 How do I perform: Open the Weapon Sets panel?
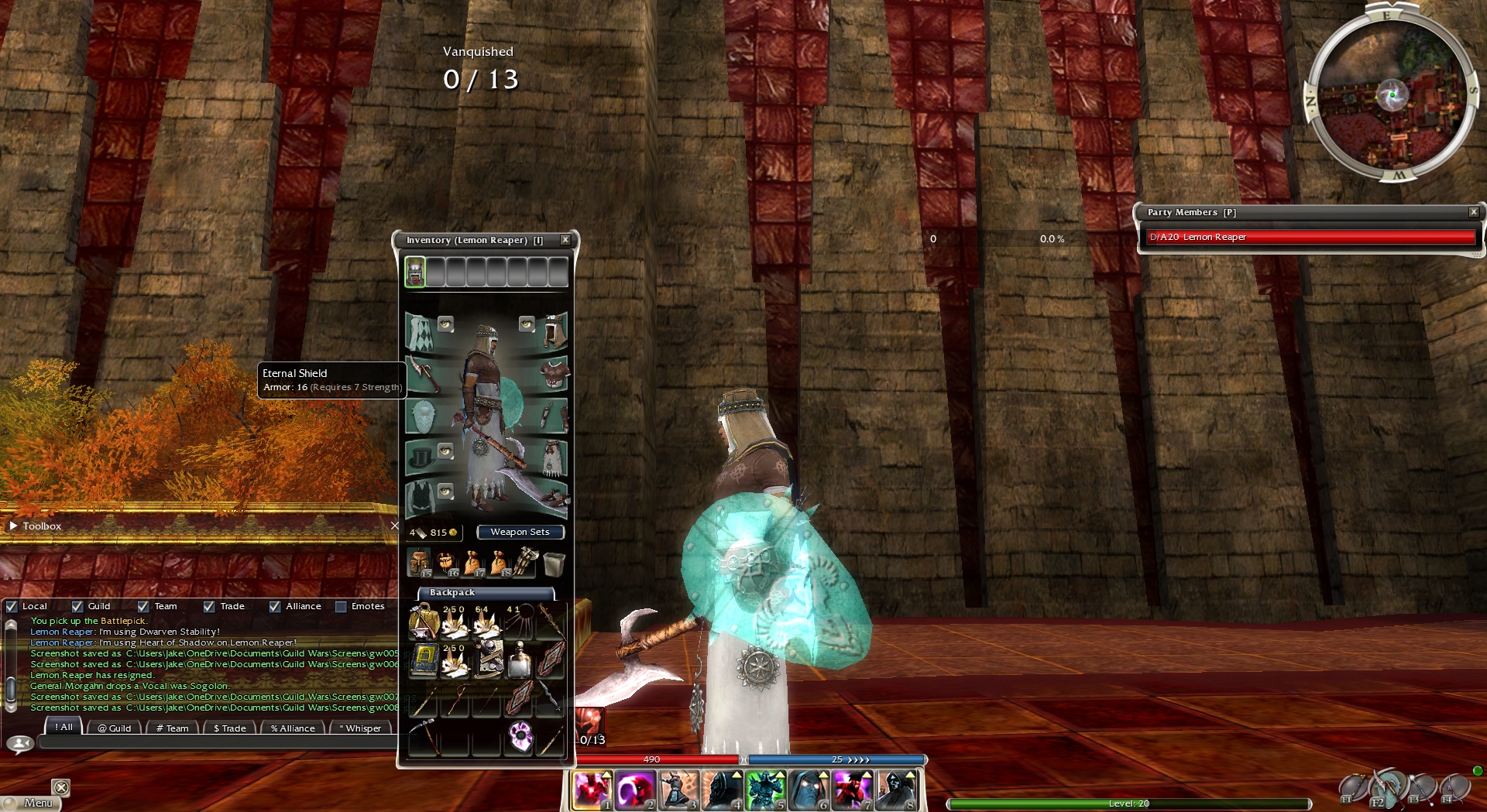520,532
